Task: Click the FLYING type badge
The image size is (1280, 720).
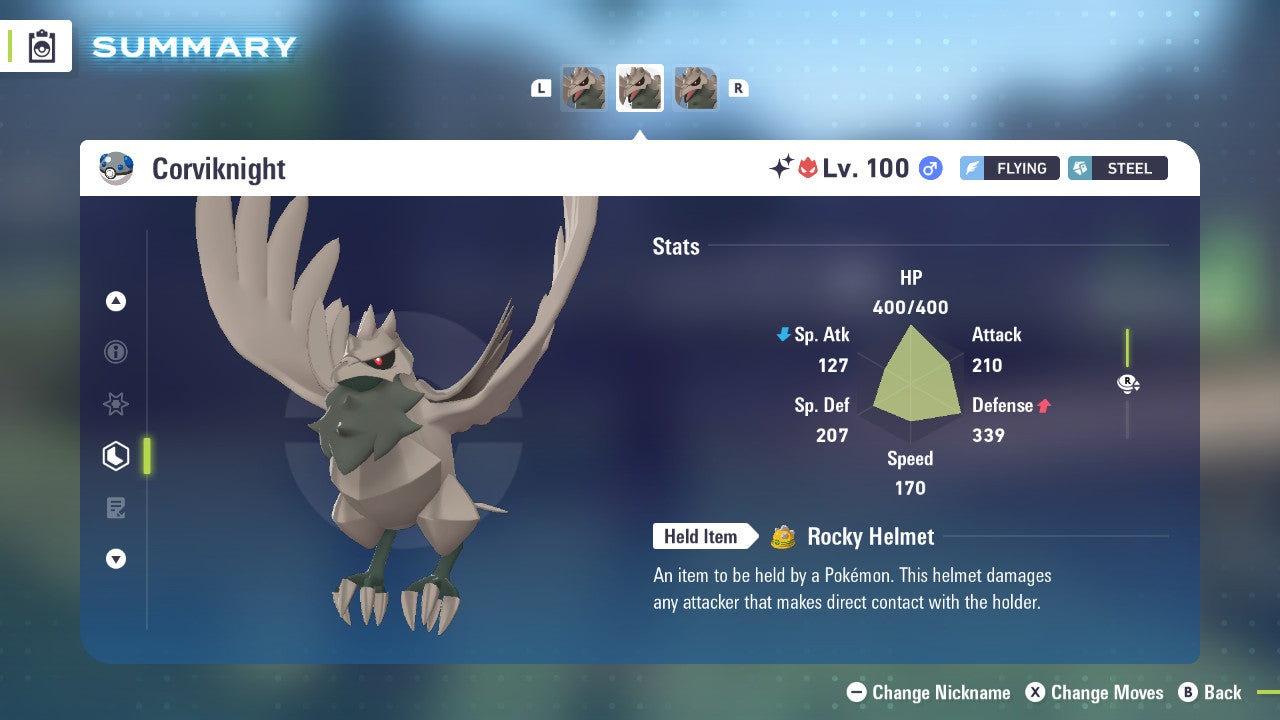Action: coord(1009,168)
